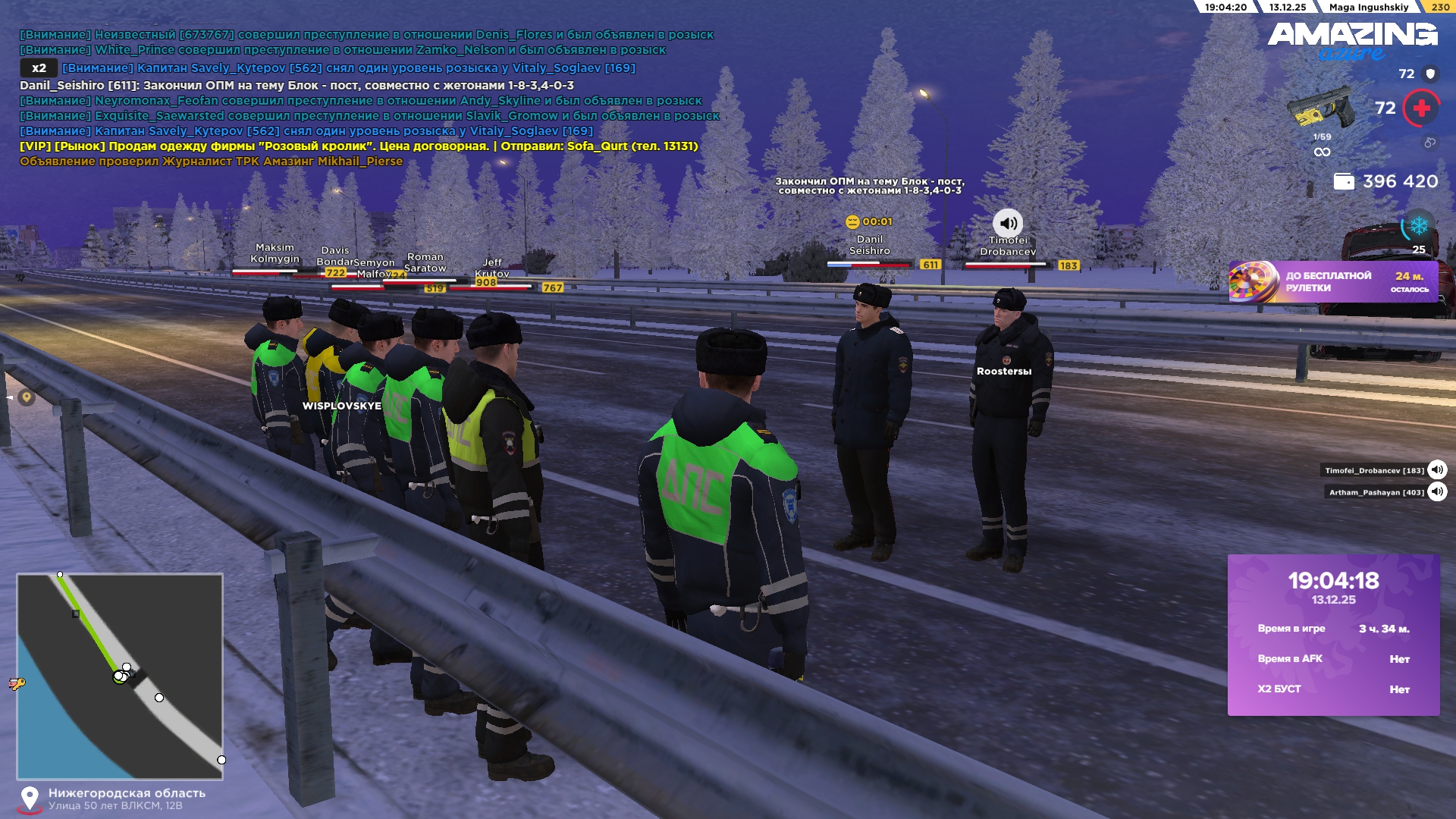Click the snowflake event icon

(1418, 226)
